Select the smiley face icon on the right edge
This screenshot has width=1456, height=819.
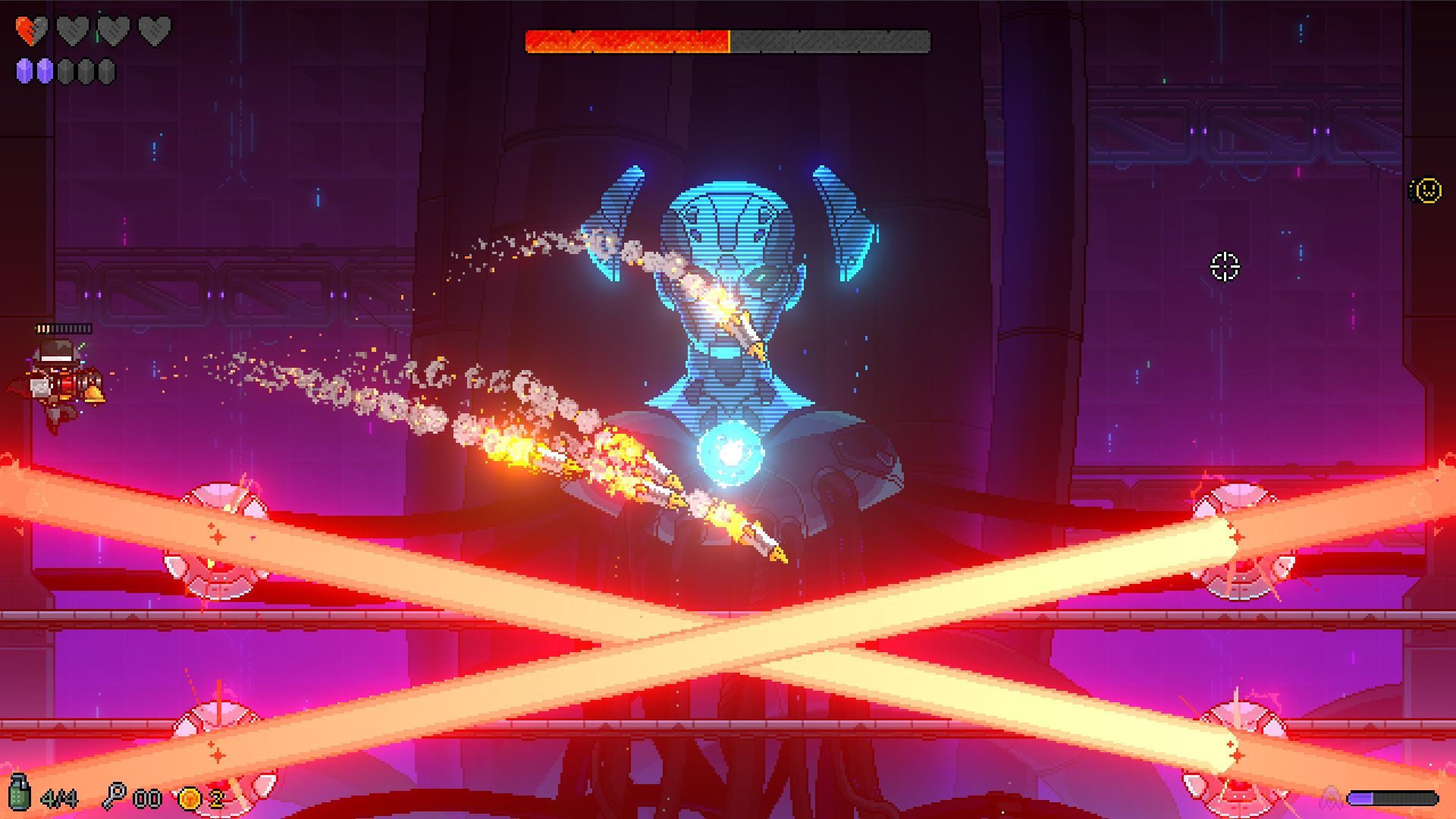[1426, 190]
